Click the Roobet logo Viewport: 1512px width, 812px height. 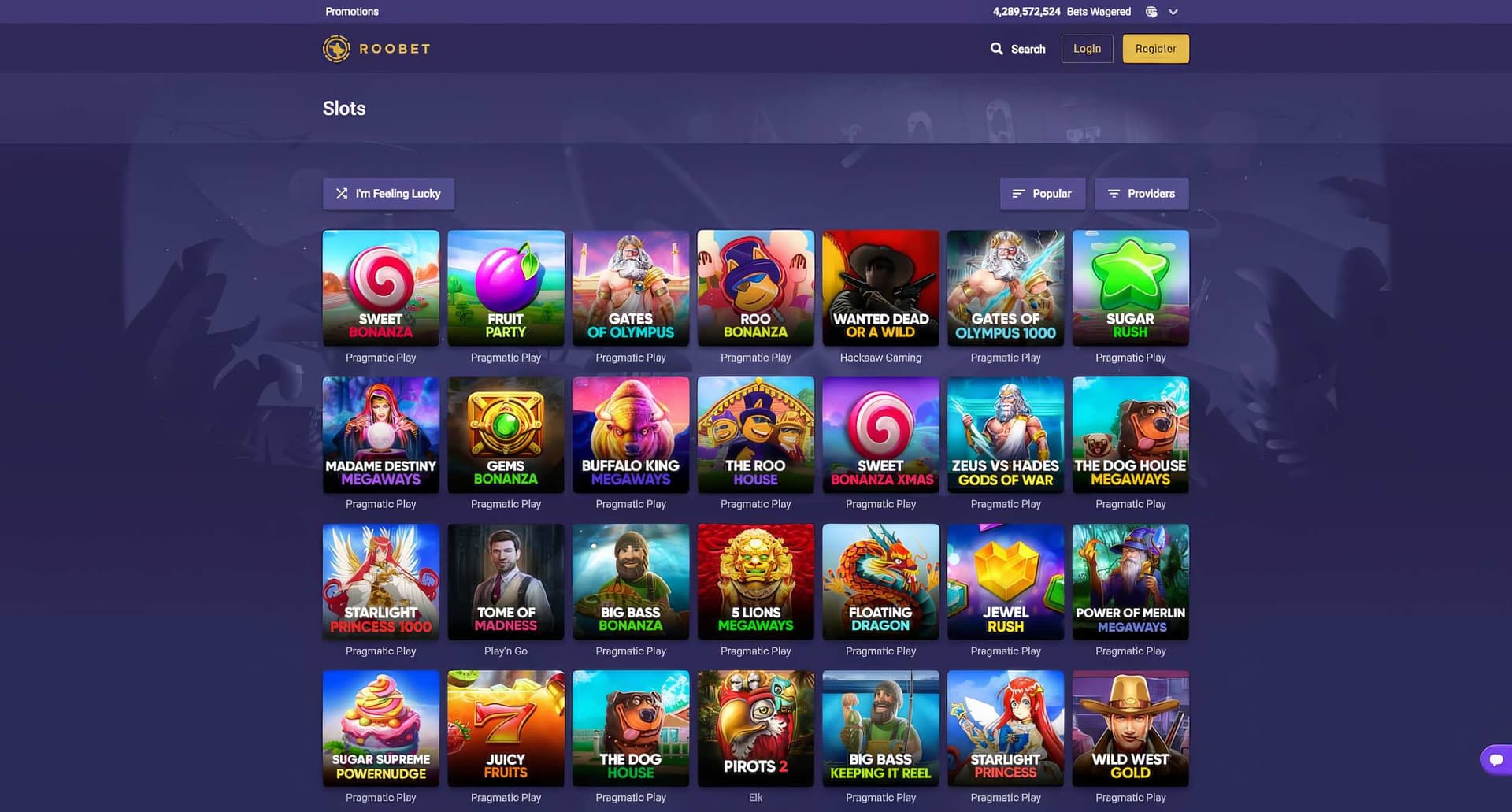(376, 48)
